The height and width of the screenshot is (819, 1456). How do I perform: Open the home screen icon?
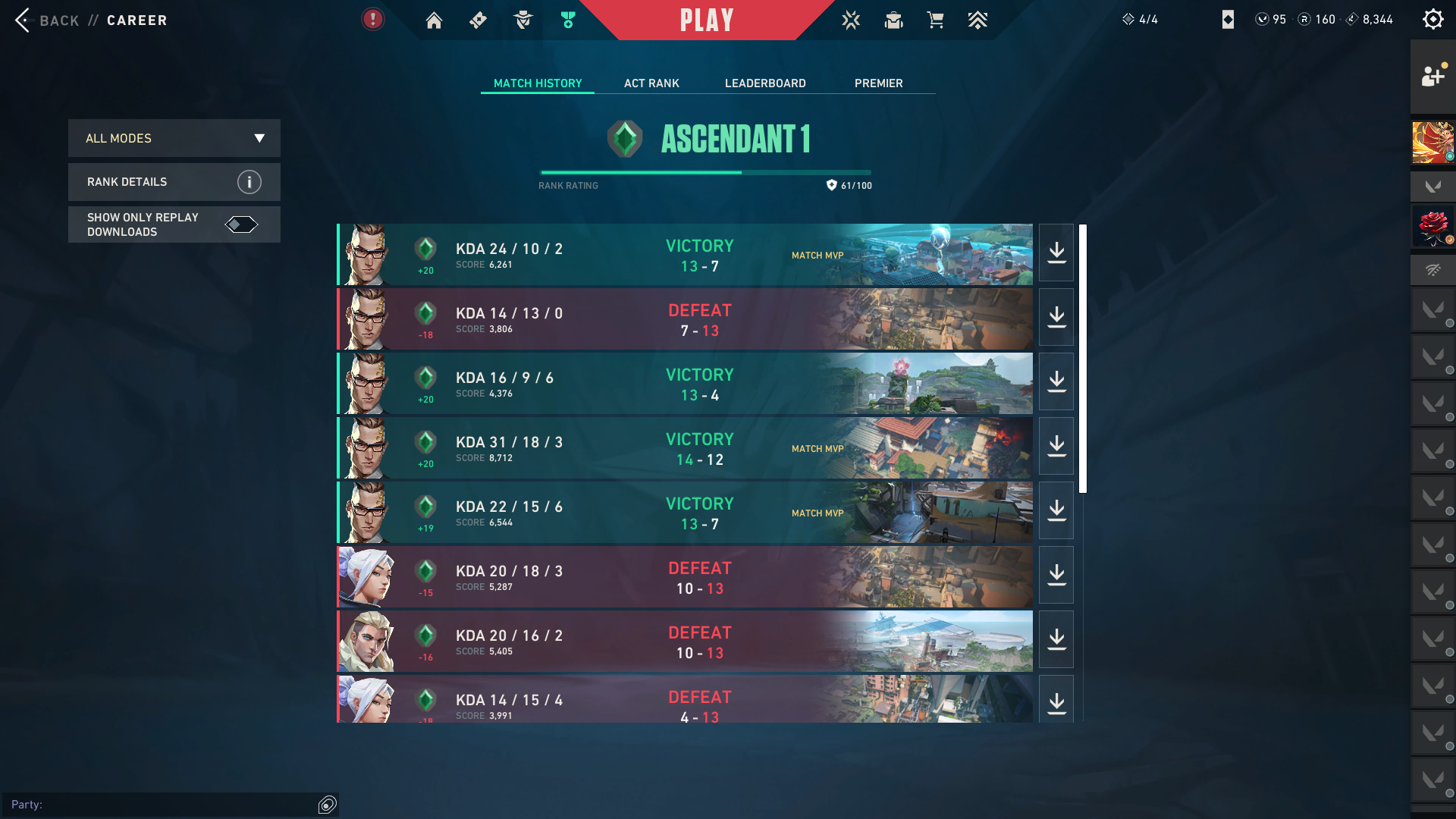coord(434,20)
